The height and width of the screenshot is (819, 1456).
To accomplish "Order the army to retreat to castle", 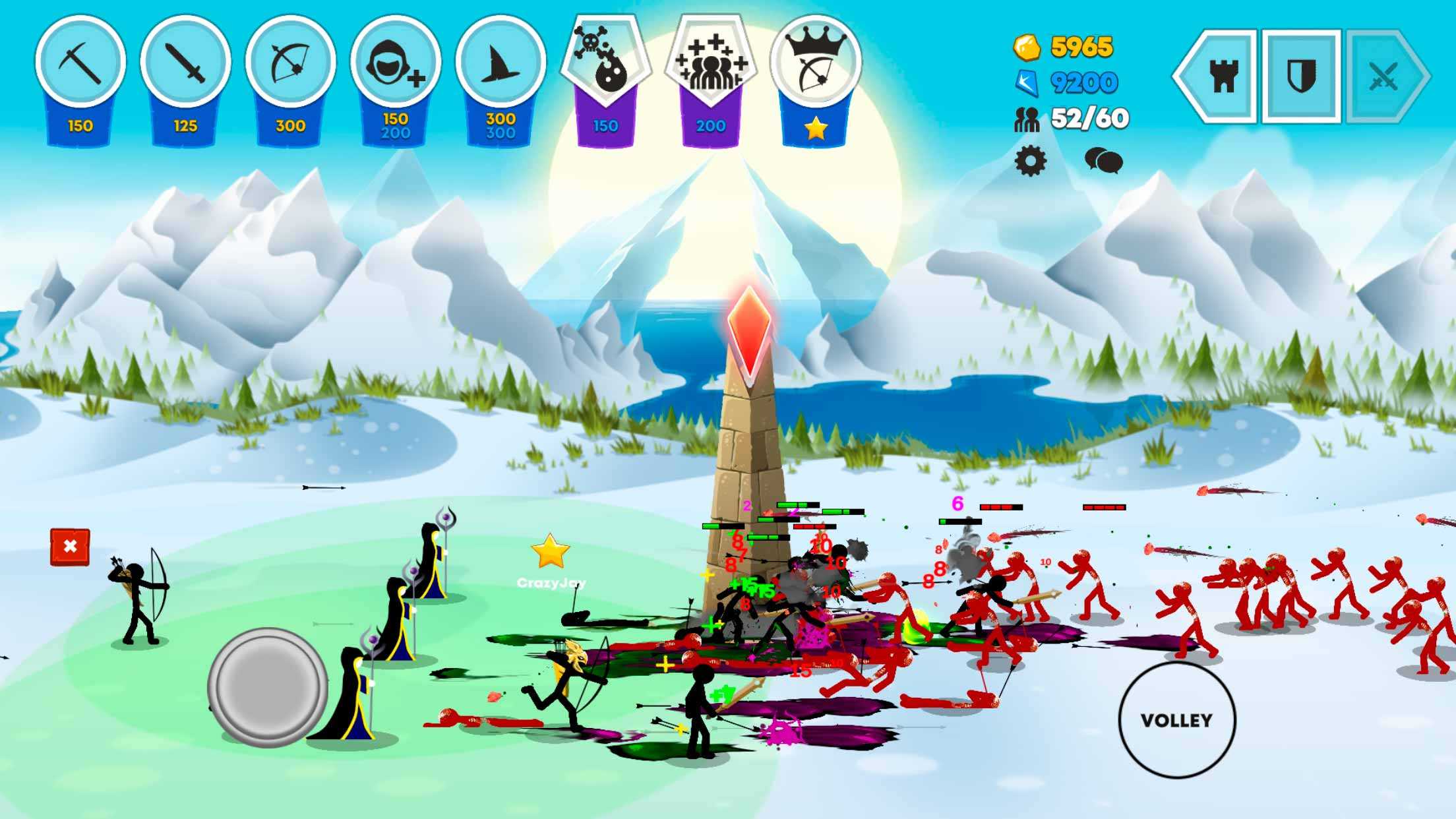I will click(1221, 76).
